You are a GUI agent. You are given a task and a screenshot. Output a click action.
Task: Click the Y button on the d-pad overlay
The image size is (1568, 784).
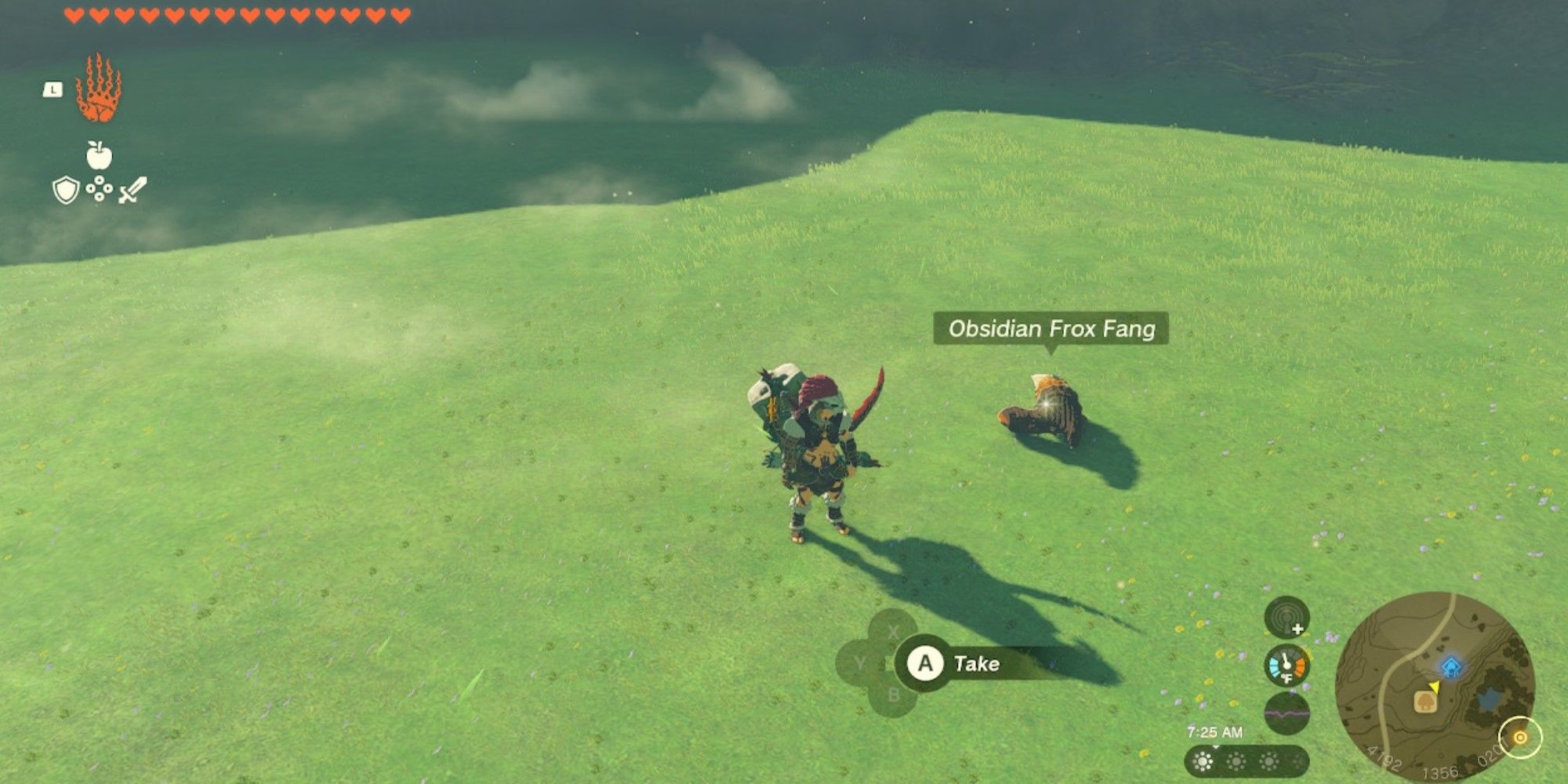tap(860, 662)
